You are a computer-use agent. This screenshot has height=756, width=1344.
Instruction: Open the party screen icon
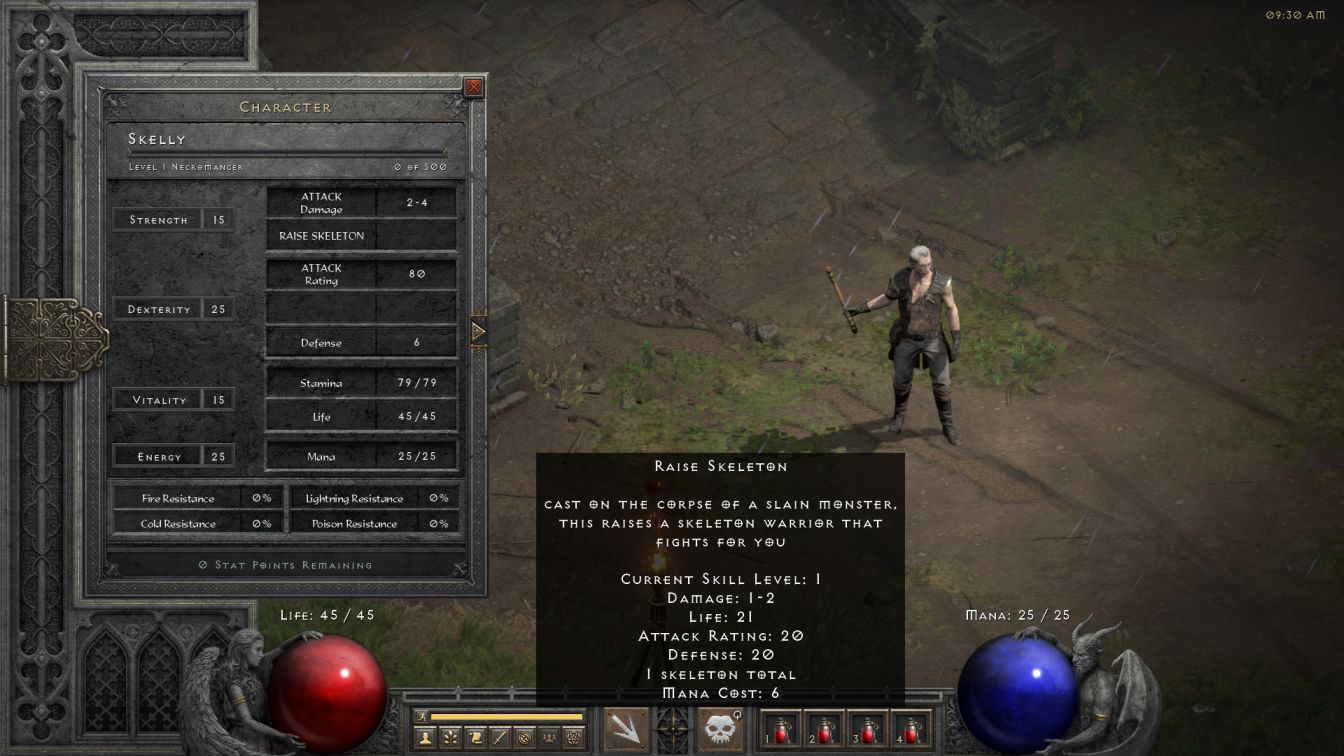click(548, 738)
